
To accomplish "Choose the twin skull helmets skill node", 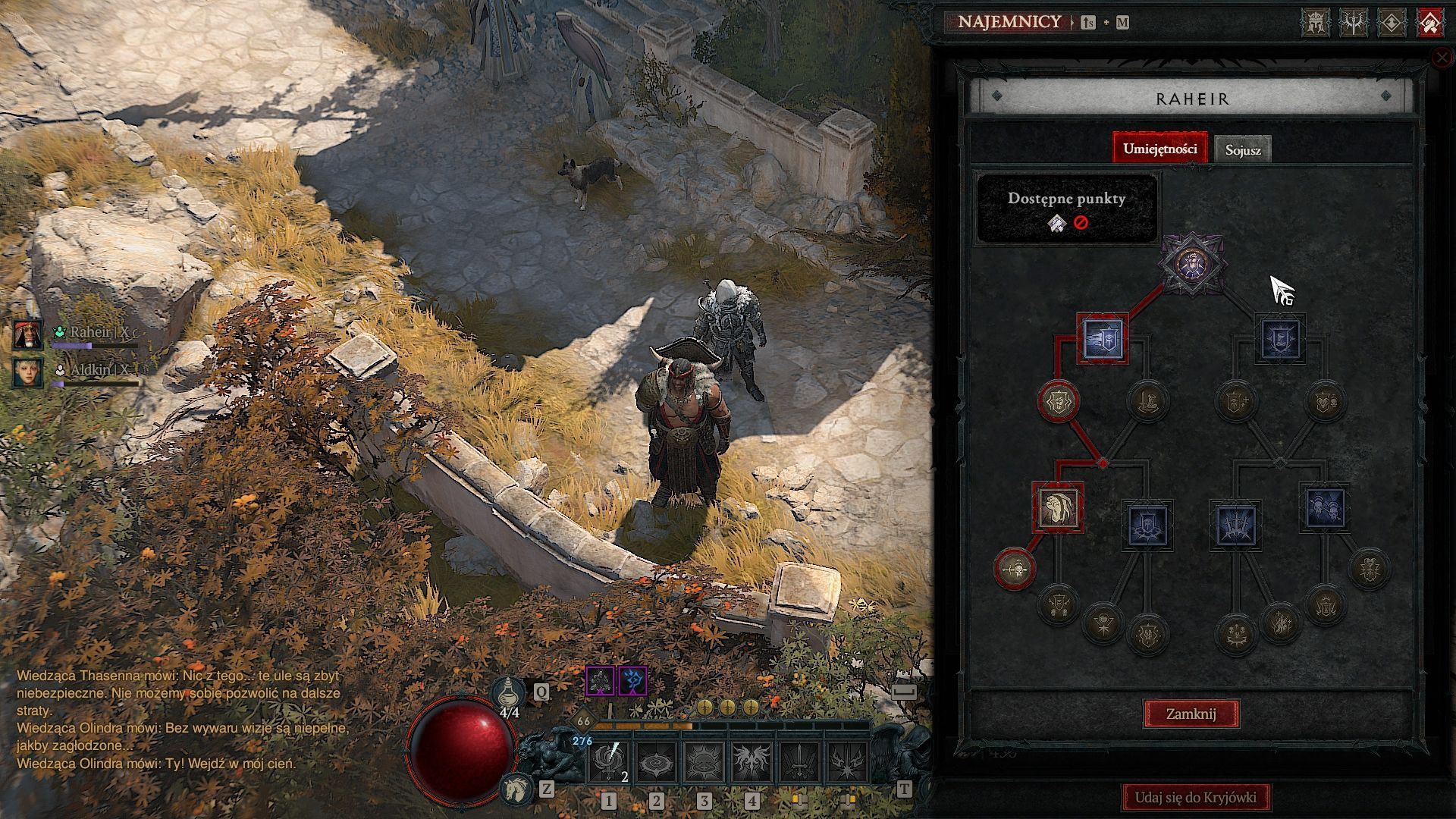I will click(1325, 507).
